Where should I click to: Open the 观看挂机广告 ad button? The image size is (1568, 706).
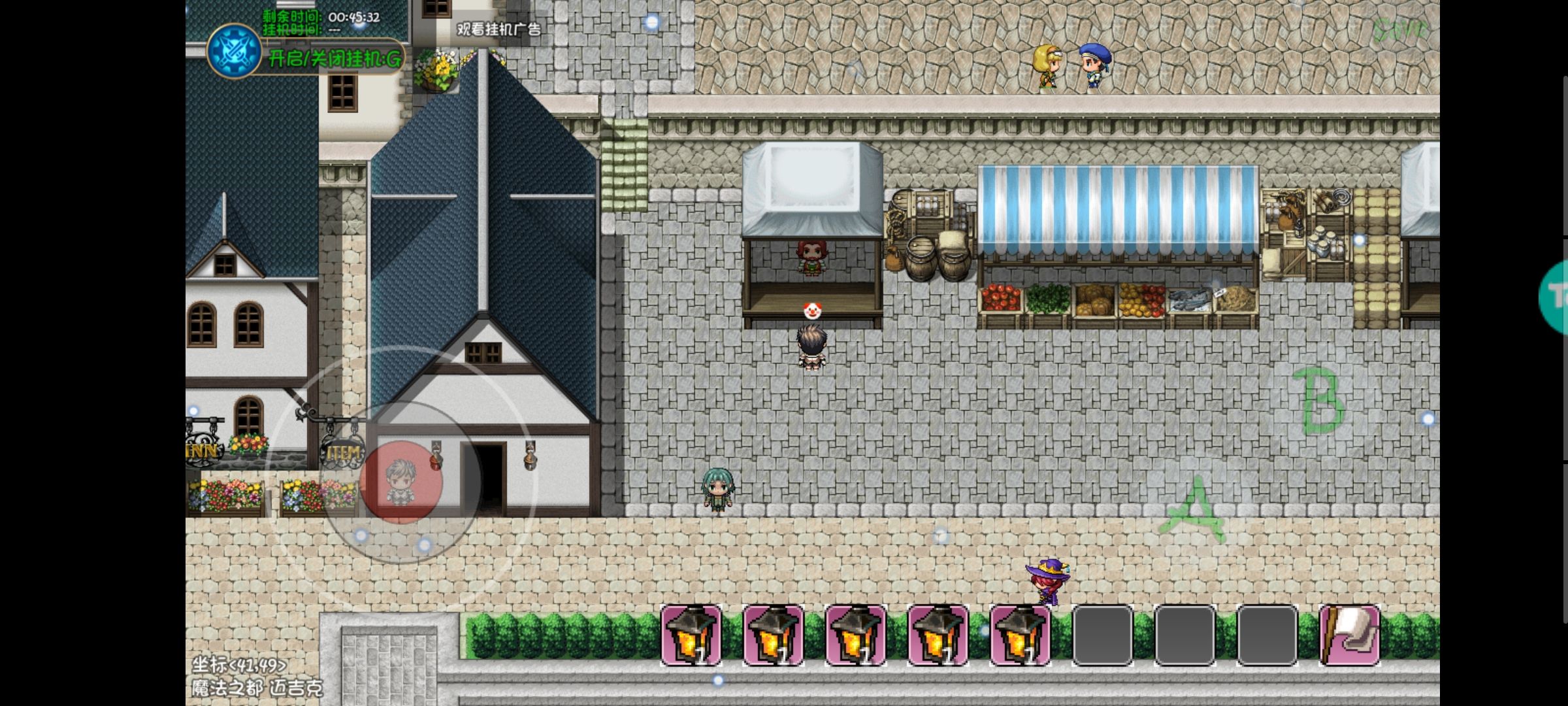498,29
